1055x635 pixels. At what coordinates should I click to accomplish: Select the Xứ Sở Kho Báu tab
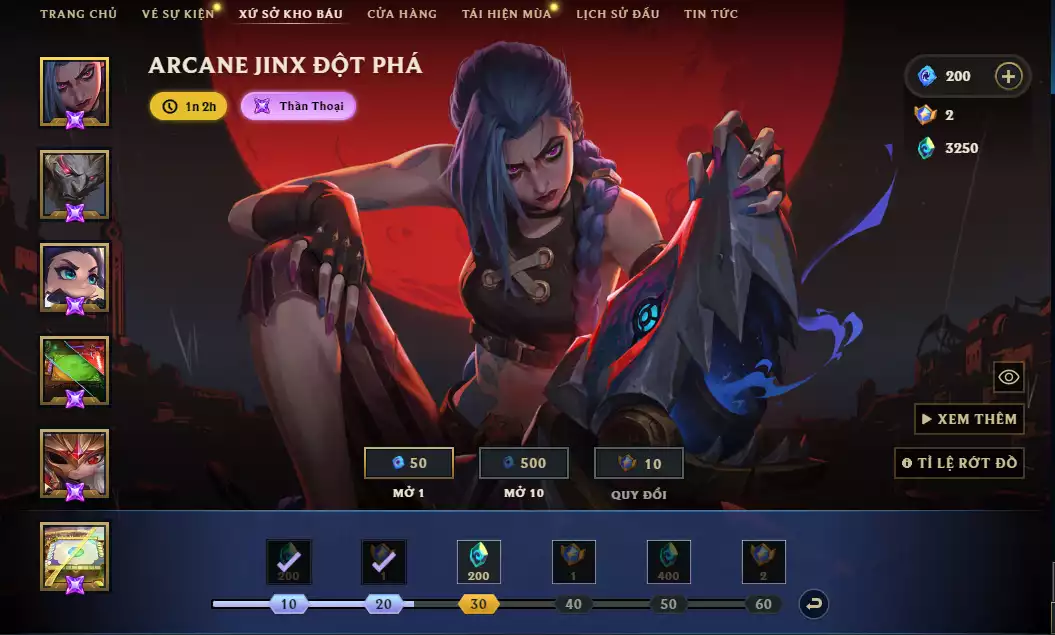tap(290, 14)
